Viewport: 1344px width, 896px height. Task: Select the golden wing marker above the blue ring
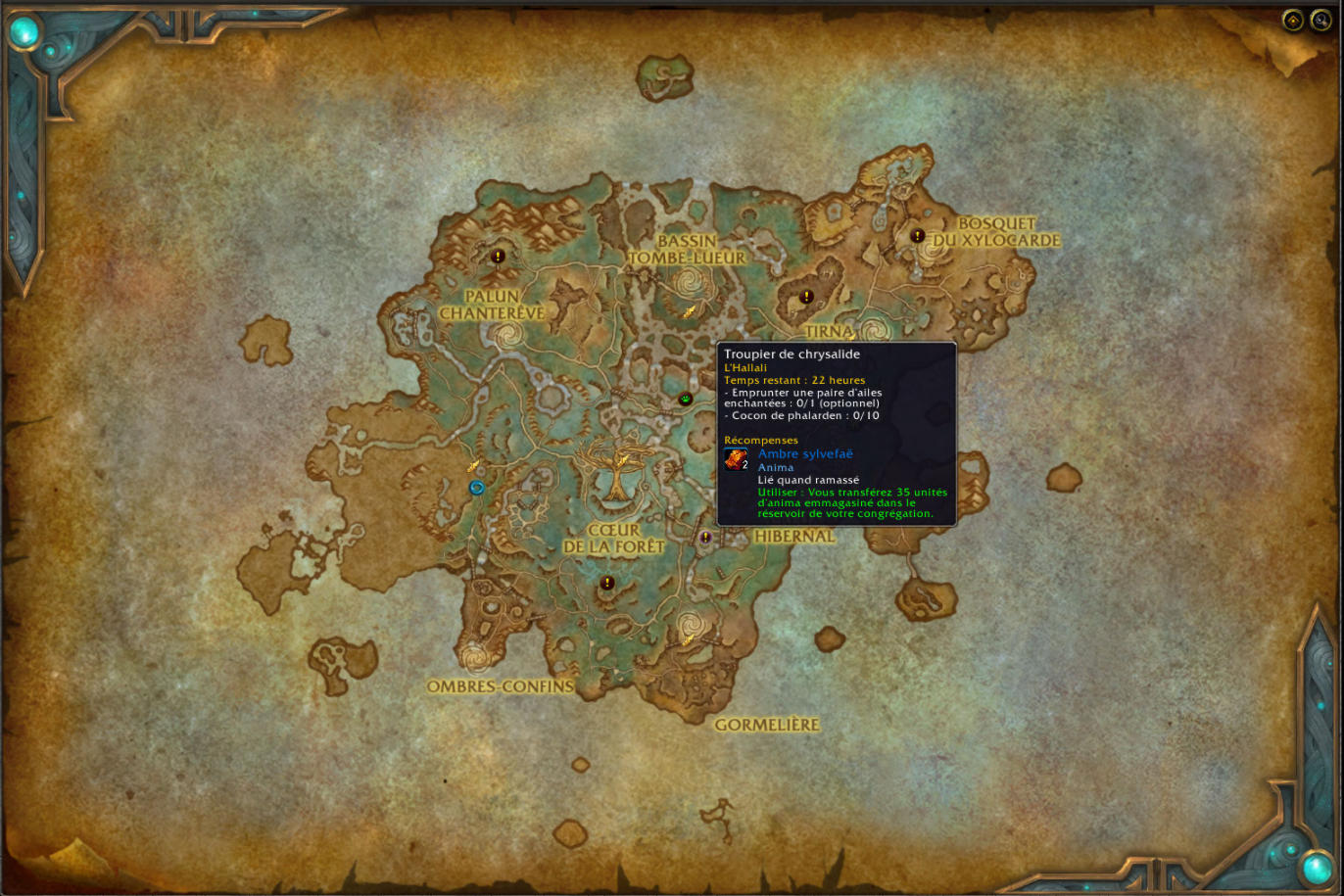point(474,465)
